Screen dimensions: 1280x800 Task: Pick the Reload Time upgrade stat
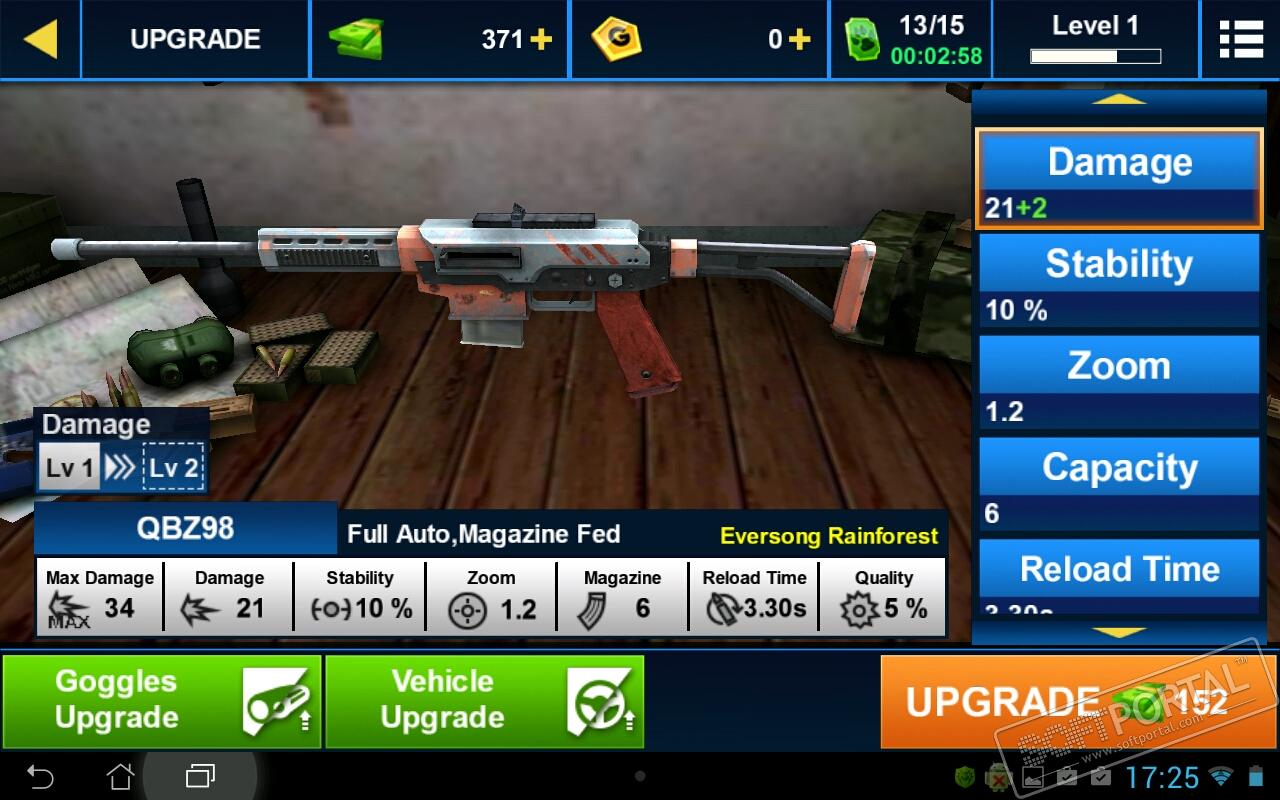(x=1119, y=574)
